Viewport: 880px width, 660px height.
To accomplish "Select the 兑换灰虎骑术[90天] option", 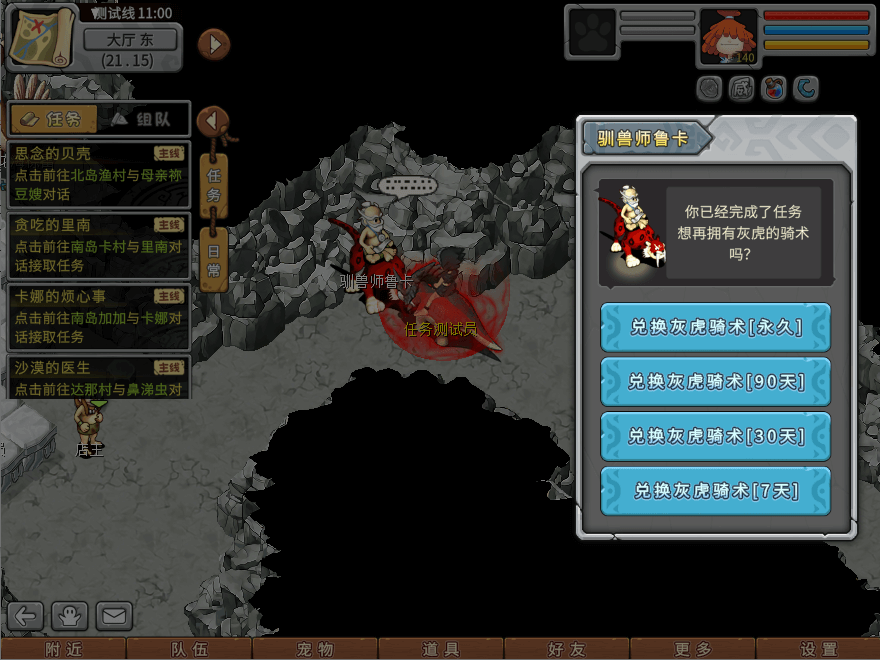I will coord(715,381).
